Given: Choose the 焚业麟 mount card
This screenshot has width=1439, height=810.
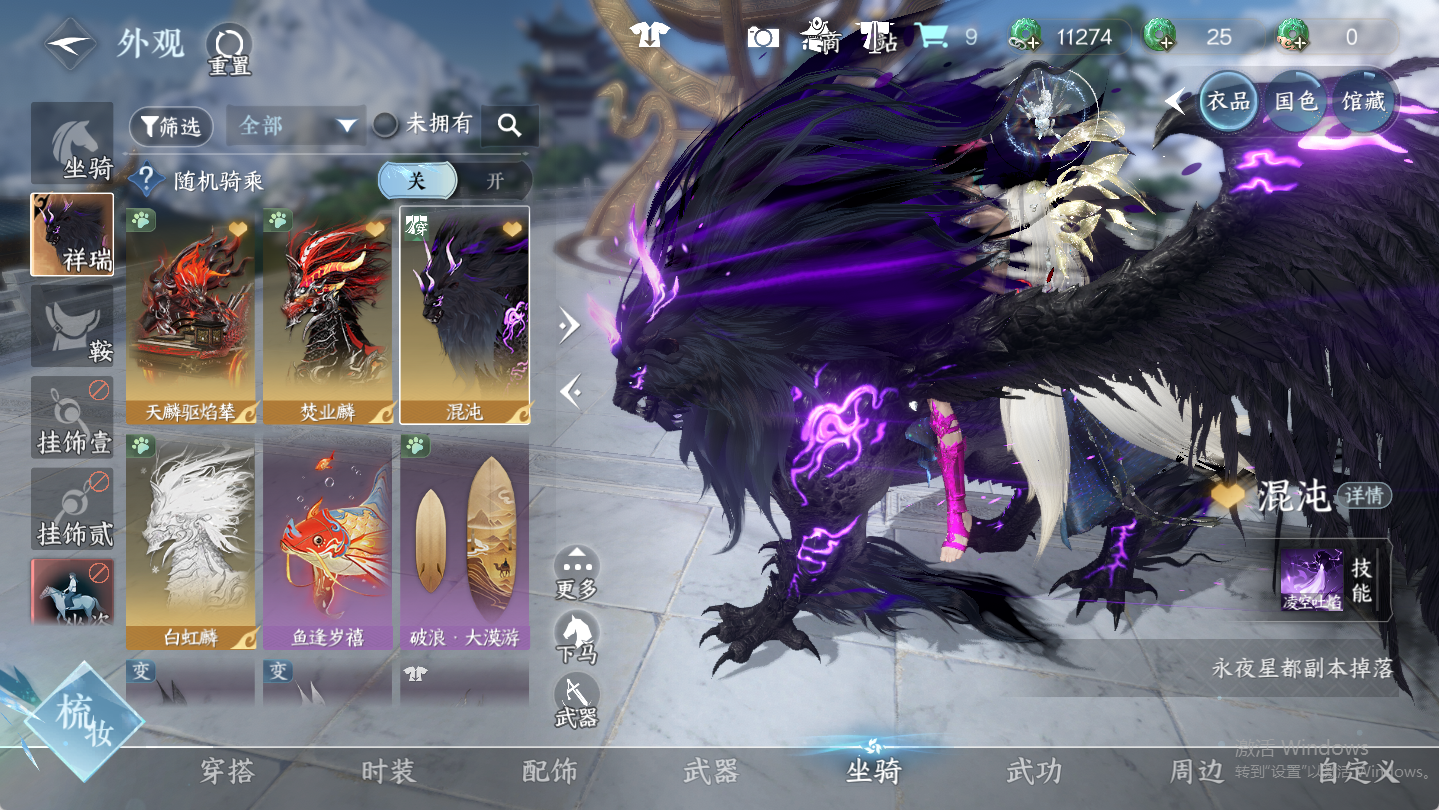Looking at the screenshot, I should [x=327, y=315].
